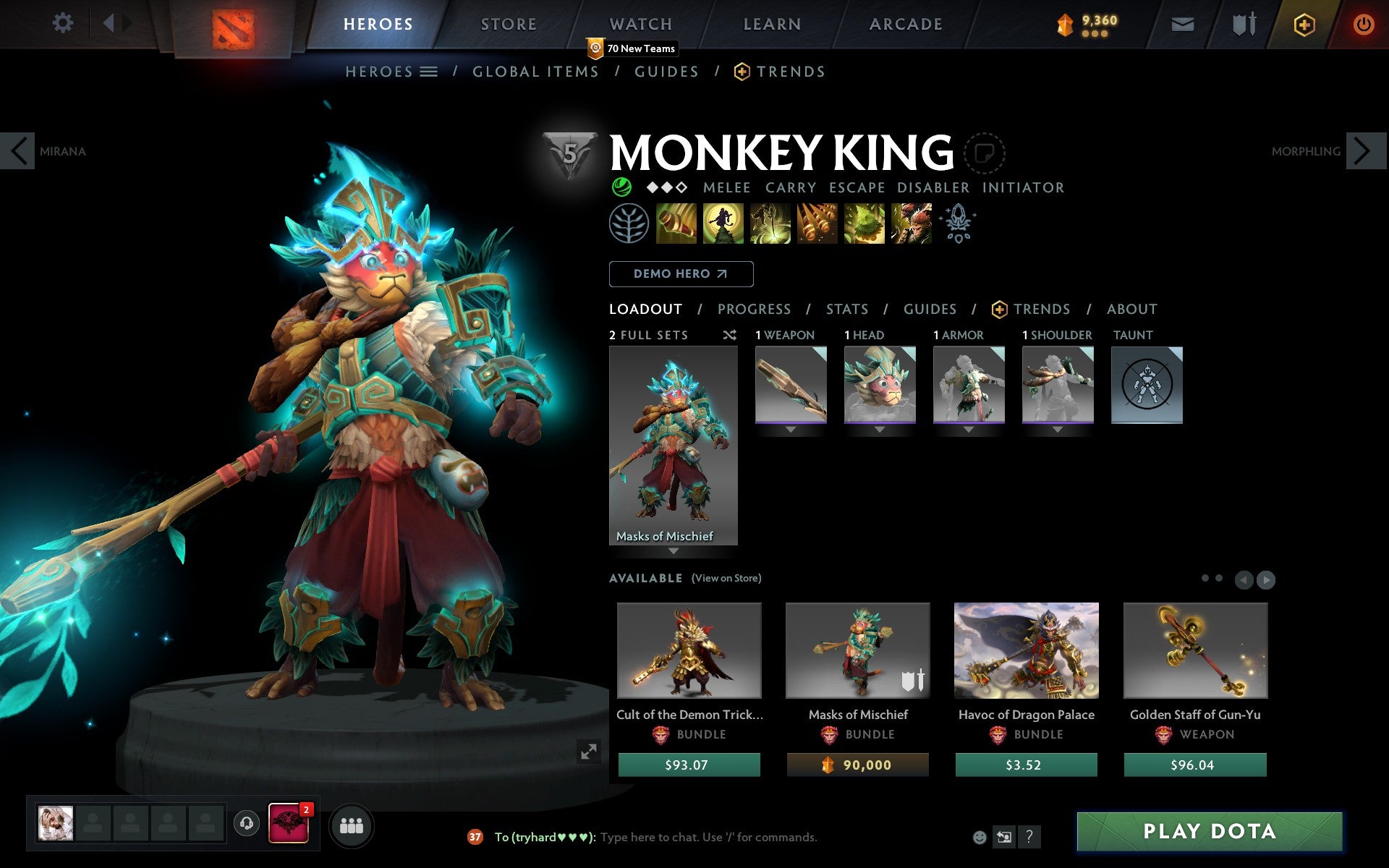Click the back arrow beside the HEROES title
This screenshot has width=1389, height=868.
tap(109, 22)
